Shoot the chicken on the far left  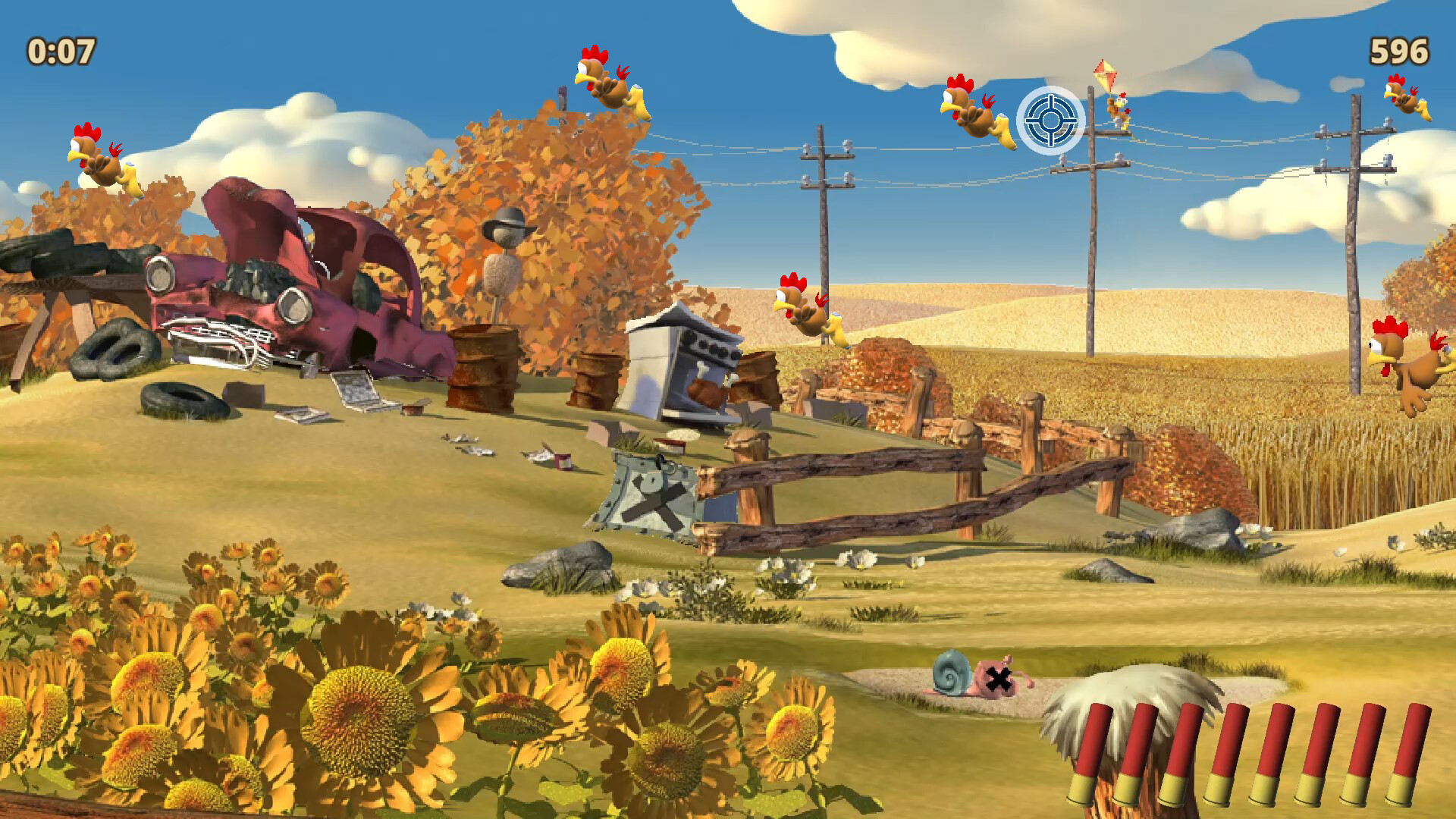point(102,163)
